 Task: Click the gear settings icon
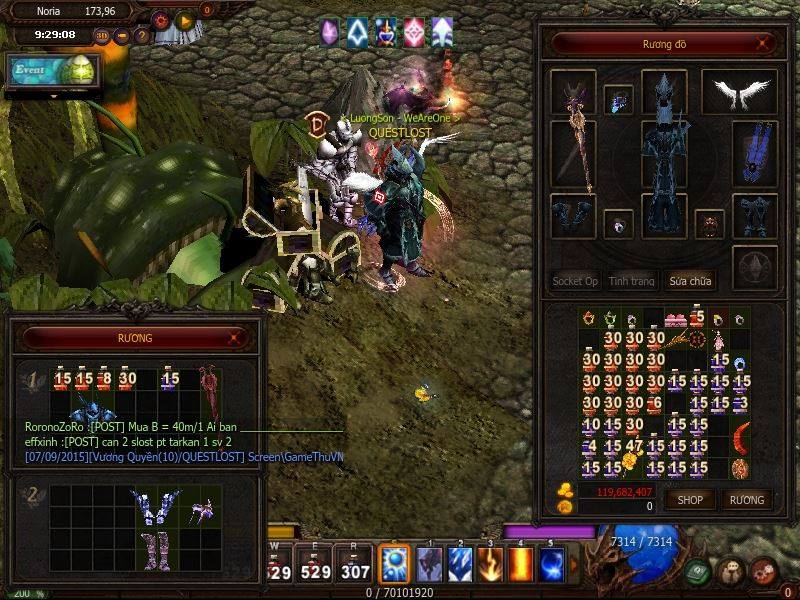161,19
